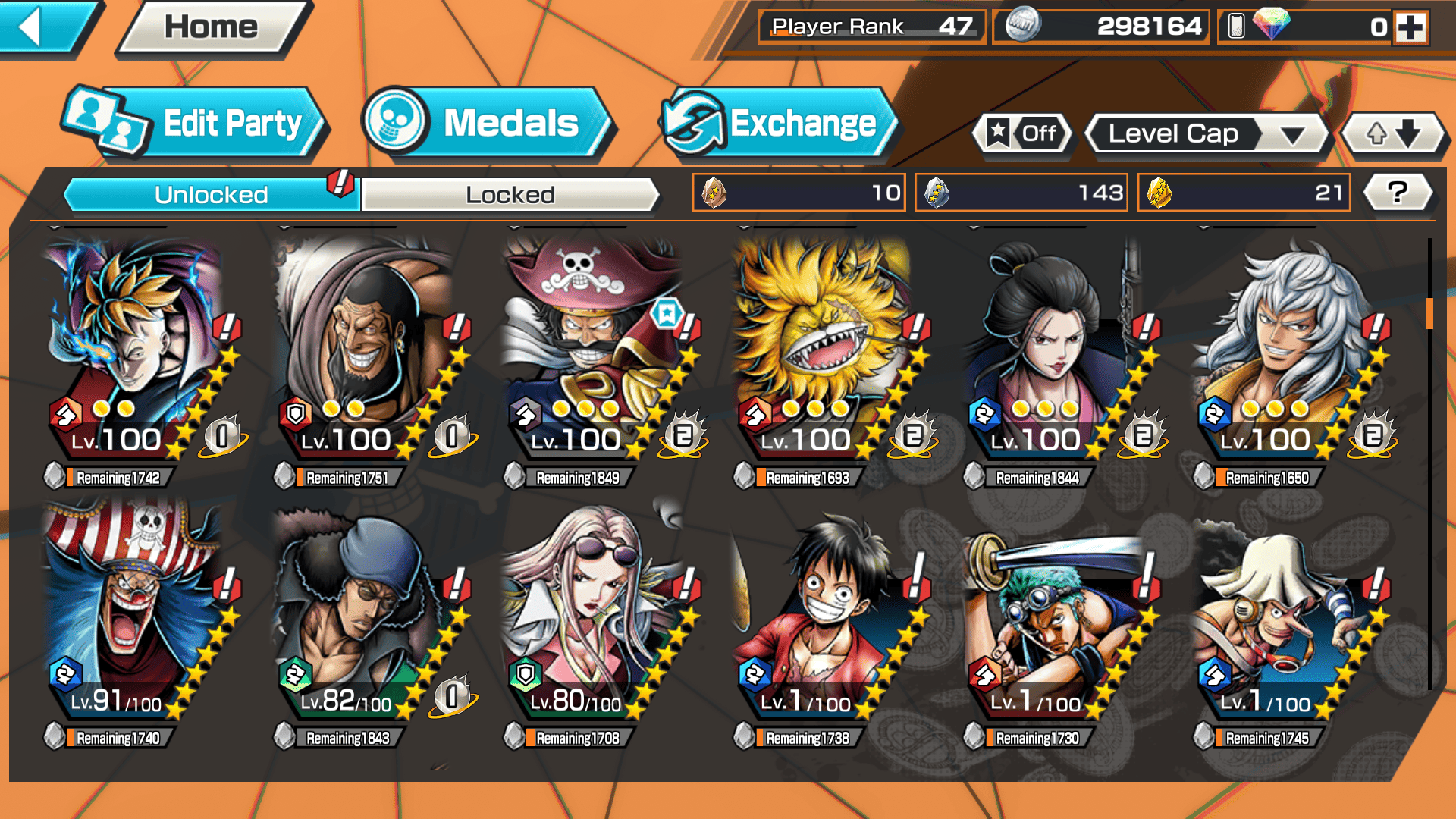The image size is (1456, 819).
Task: Switch to the Unlocked tab
Action: point(211,195)
